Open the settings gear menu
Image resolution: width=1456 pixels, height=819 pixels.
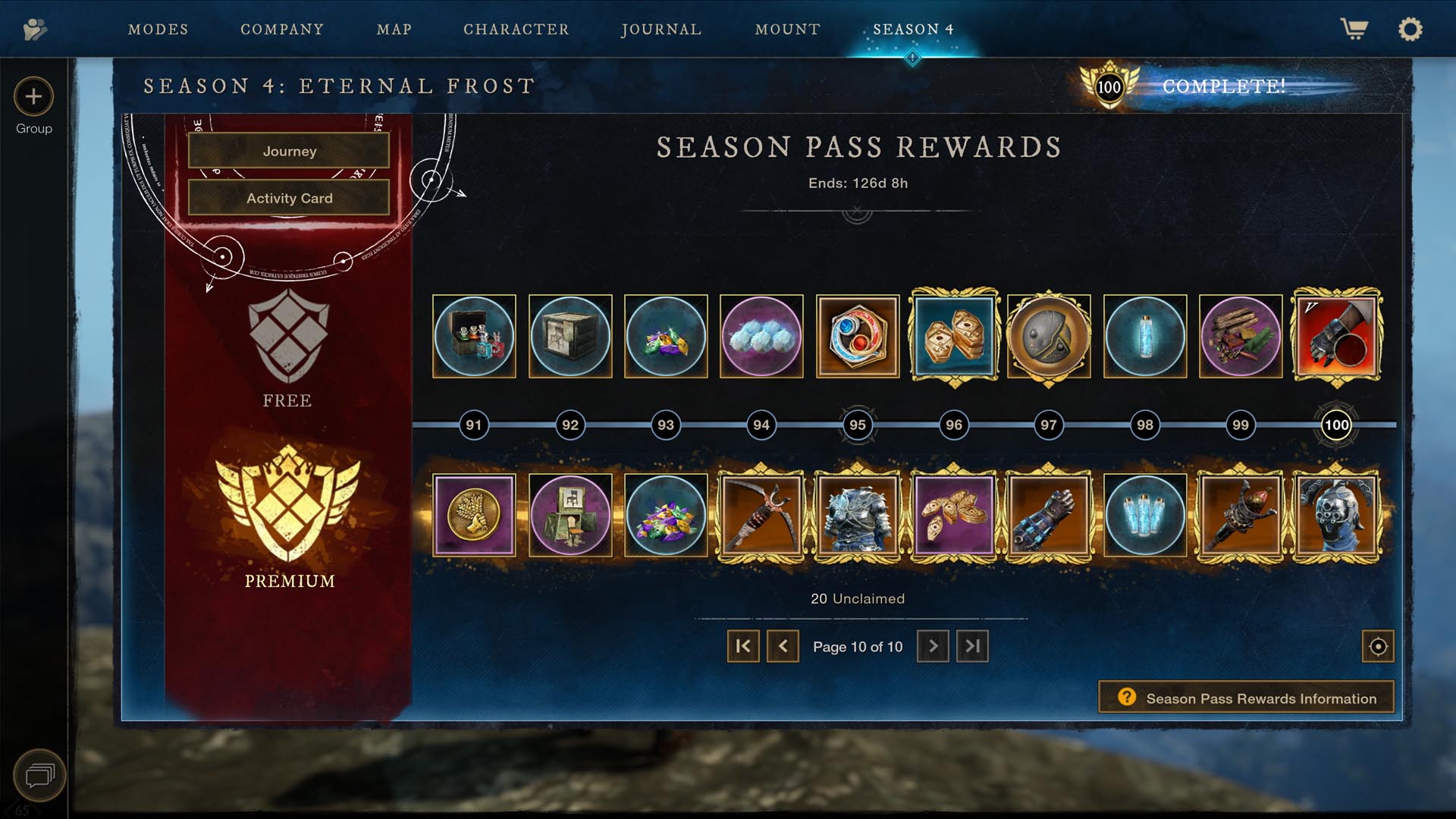pos(1410,29)
